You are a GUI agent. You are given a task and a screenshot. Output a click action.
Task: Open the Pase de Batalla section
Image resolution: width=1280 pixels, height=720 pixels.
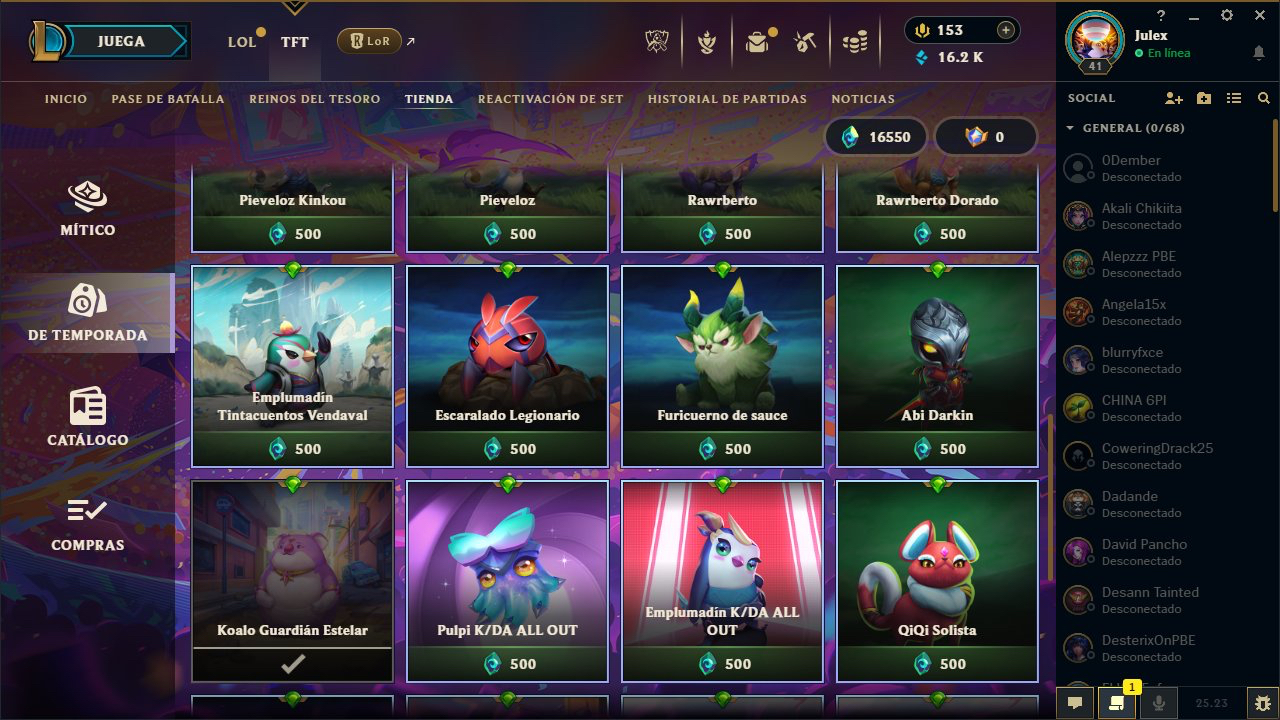click(168, 99)
